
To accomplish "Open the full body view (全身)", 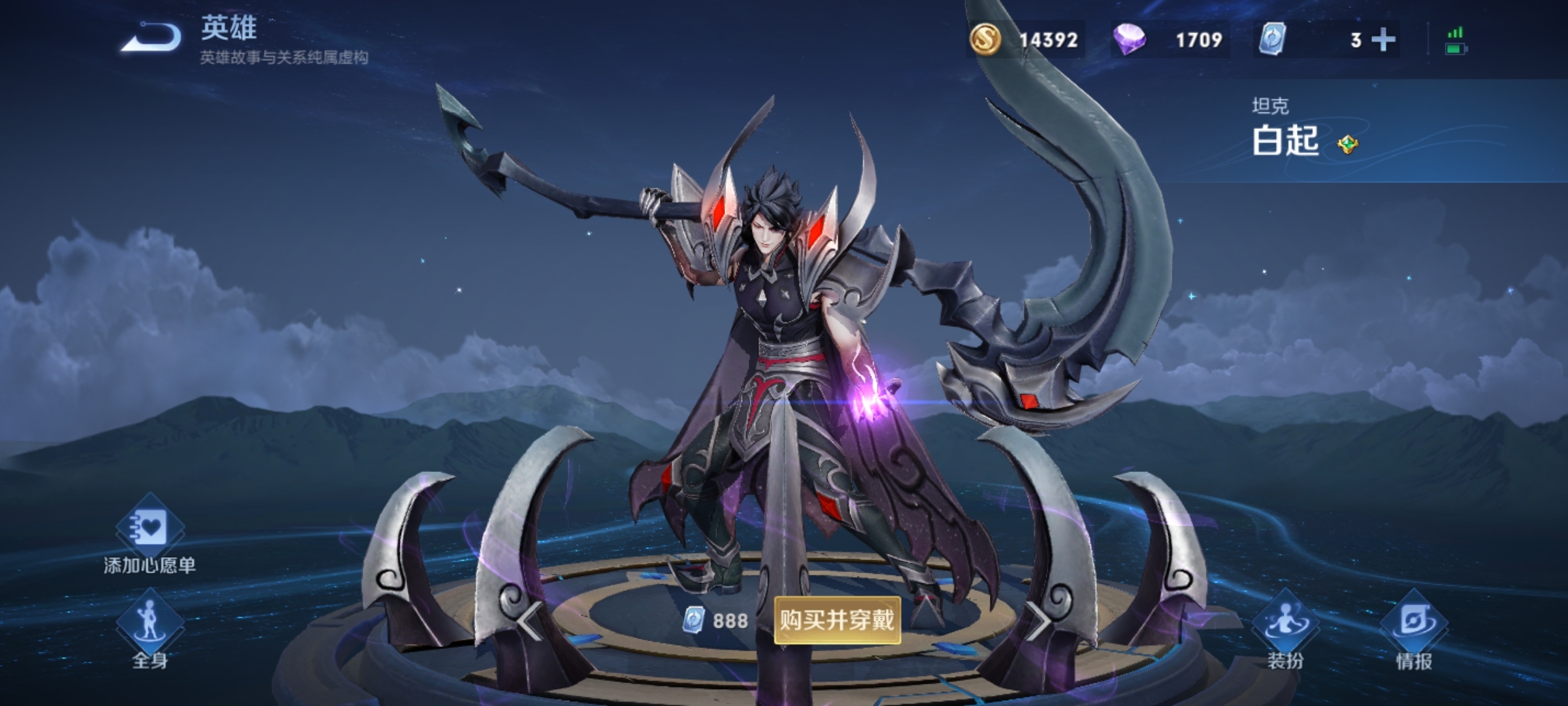I will [150, 626].
